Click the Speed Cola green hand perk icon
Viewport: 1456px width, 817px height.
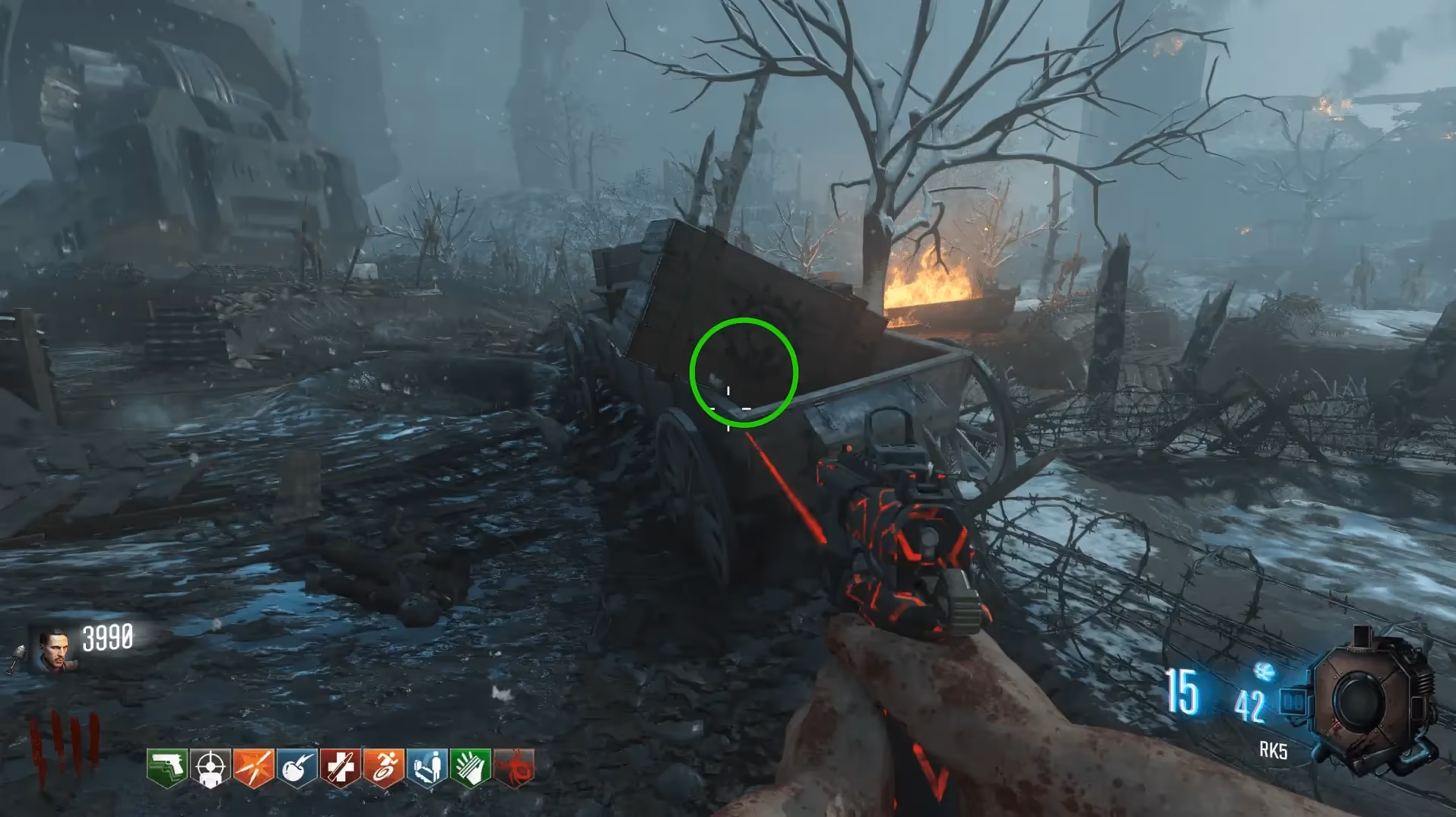470,768
